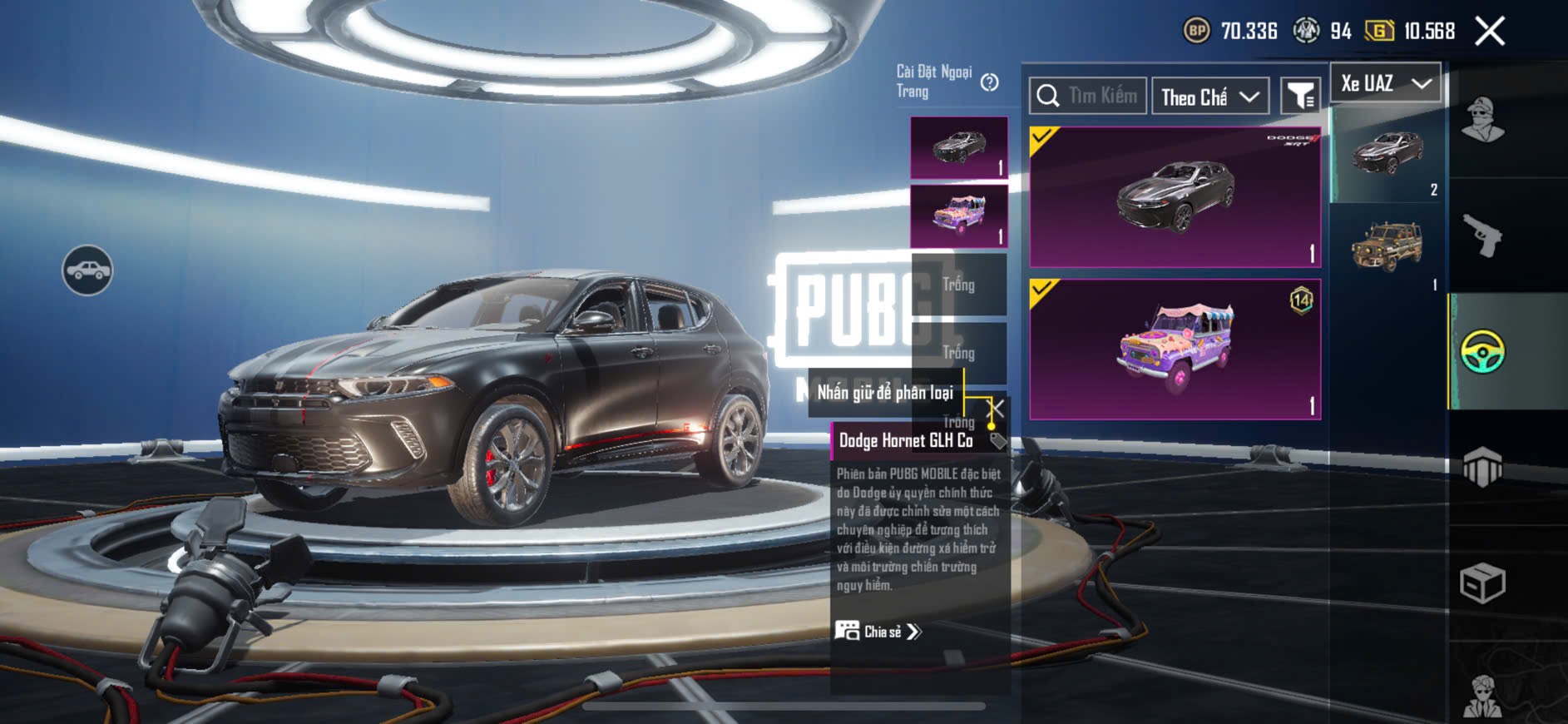Select equipped Dodge Hornet loadout slot

point(958,147)
